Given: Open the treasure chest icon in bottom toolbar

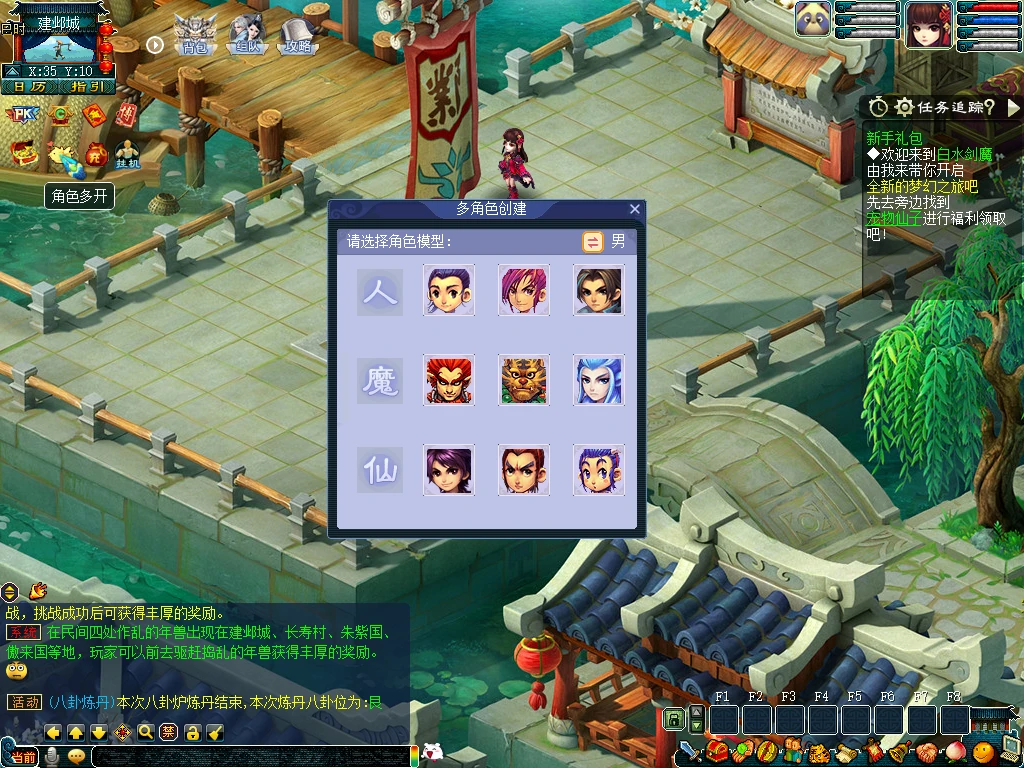Looking at the screenshot, I should (x=715, y=750).
